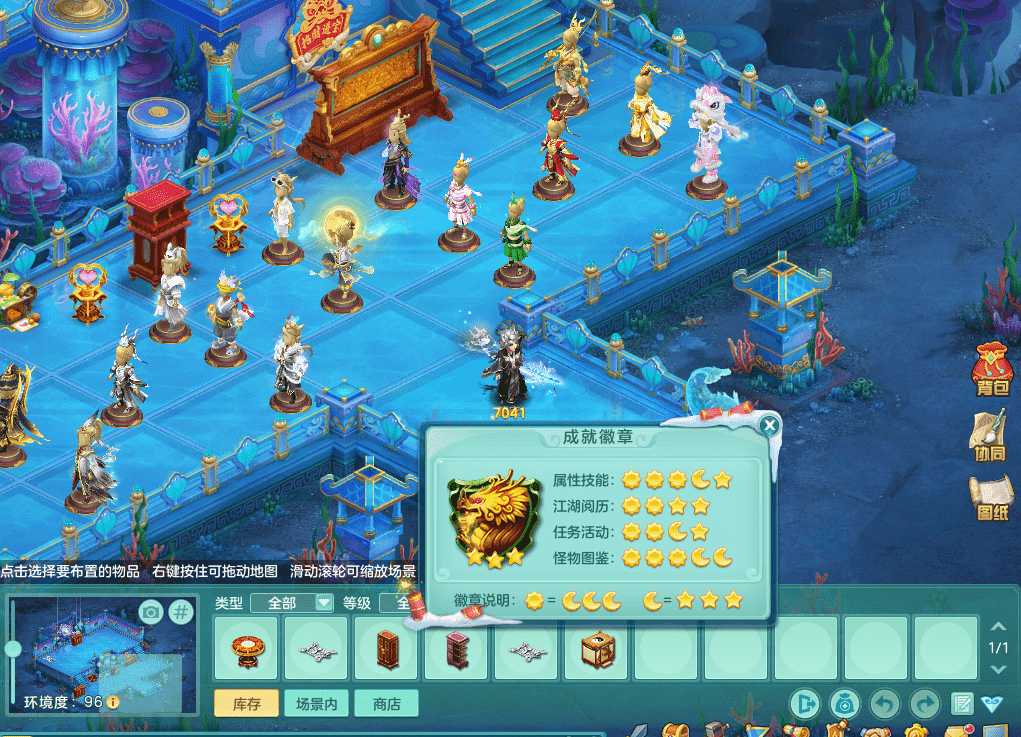Open the 协同 collaboration menu

[990, 435]
